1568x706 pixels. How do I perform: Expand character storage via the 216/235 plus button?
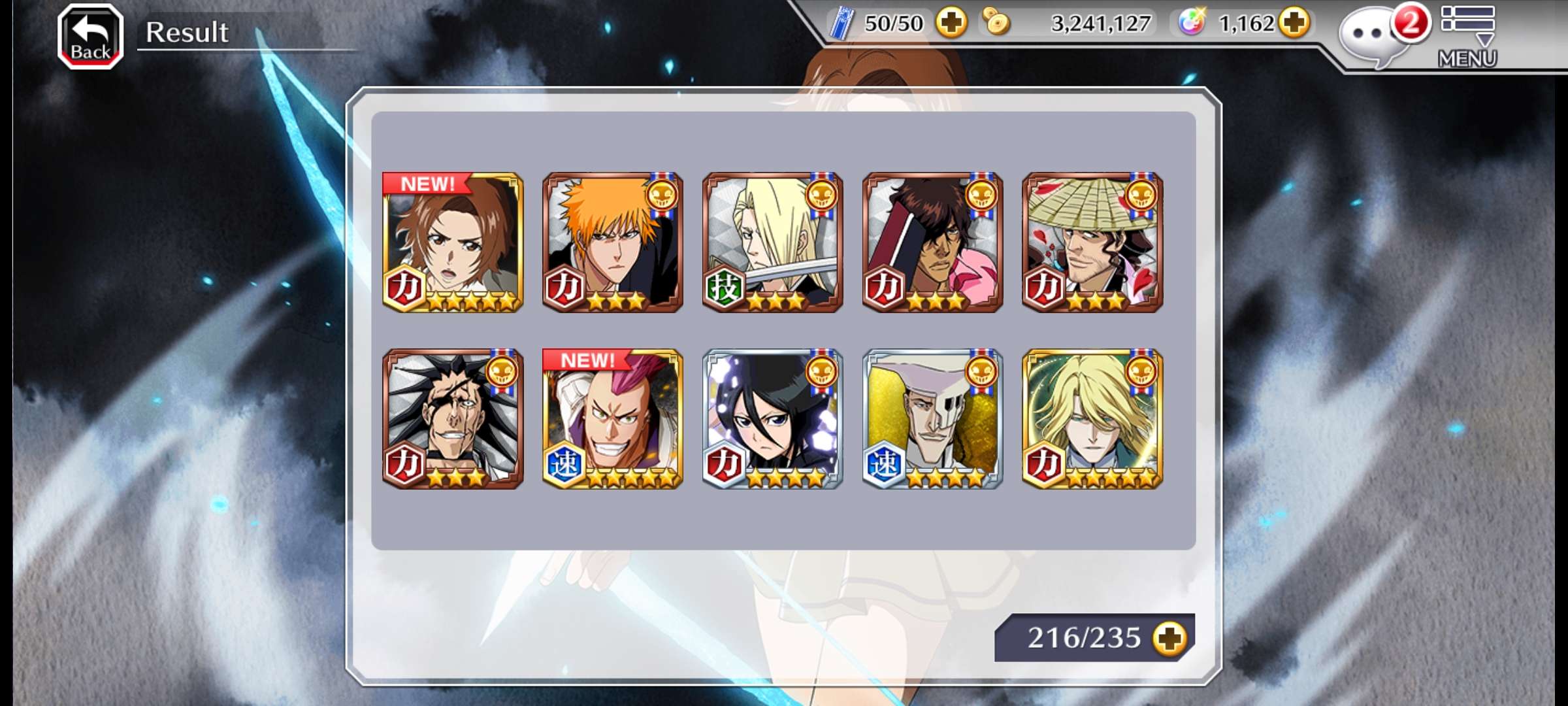[x=1169, y=638]
